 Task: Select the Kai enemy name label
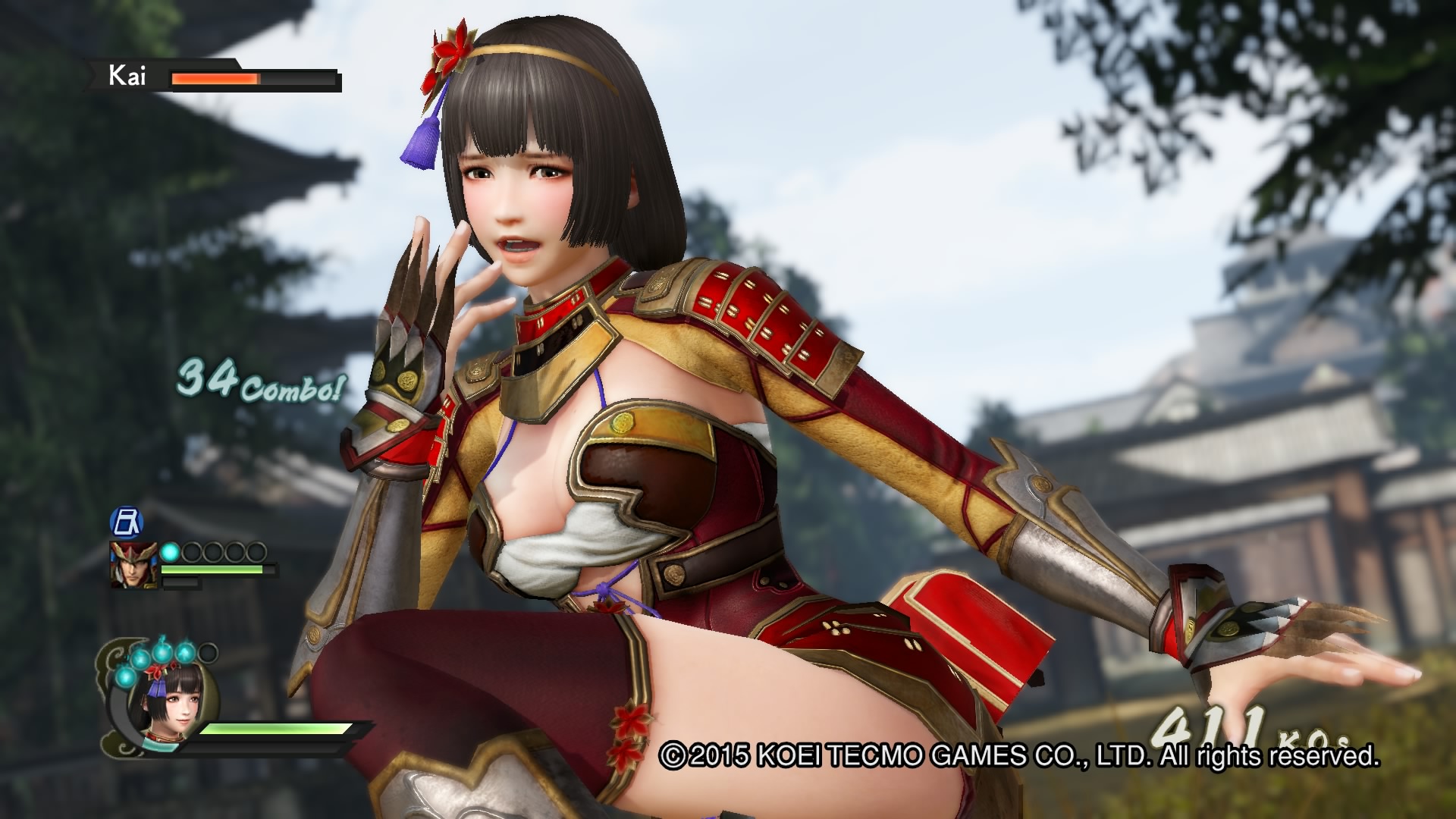(127, 76)
